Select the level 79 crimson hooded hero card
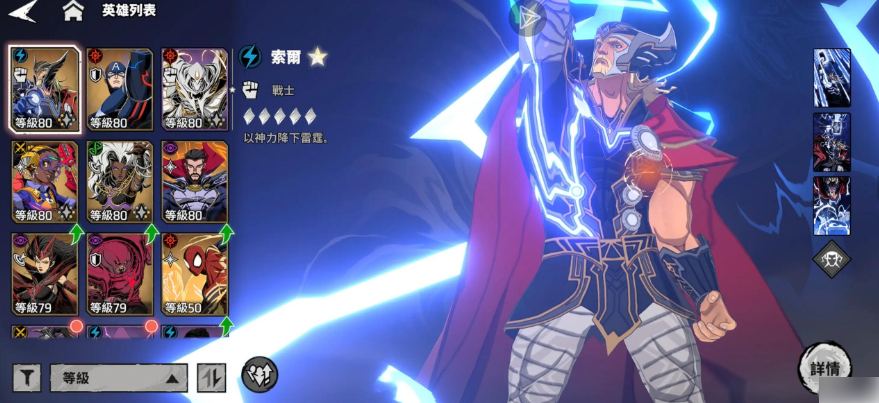Screen dimensions: 879x403 [x=119, y=273]
